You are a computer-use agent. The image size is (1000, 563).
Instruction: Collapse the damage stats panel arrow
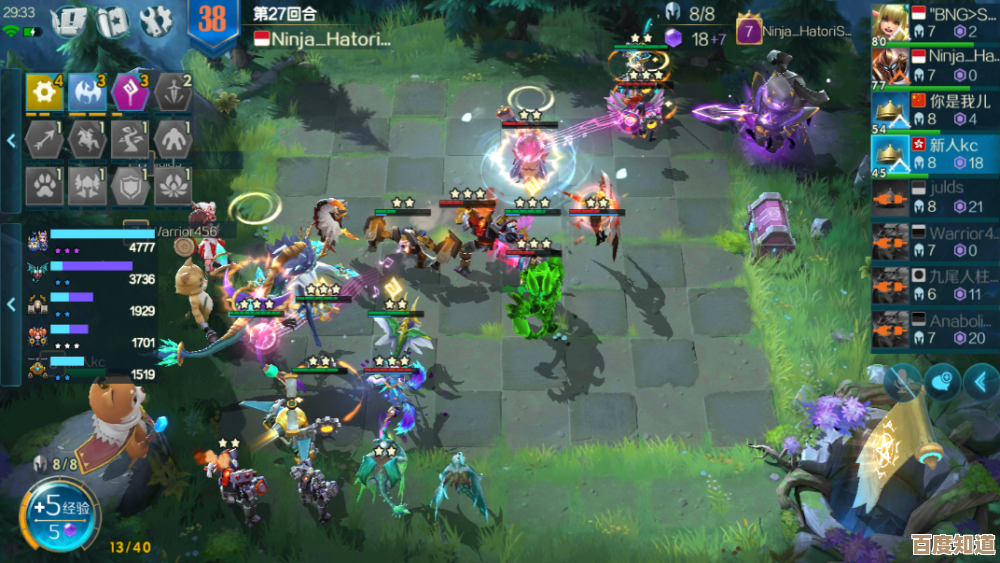11,303
